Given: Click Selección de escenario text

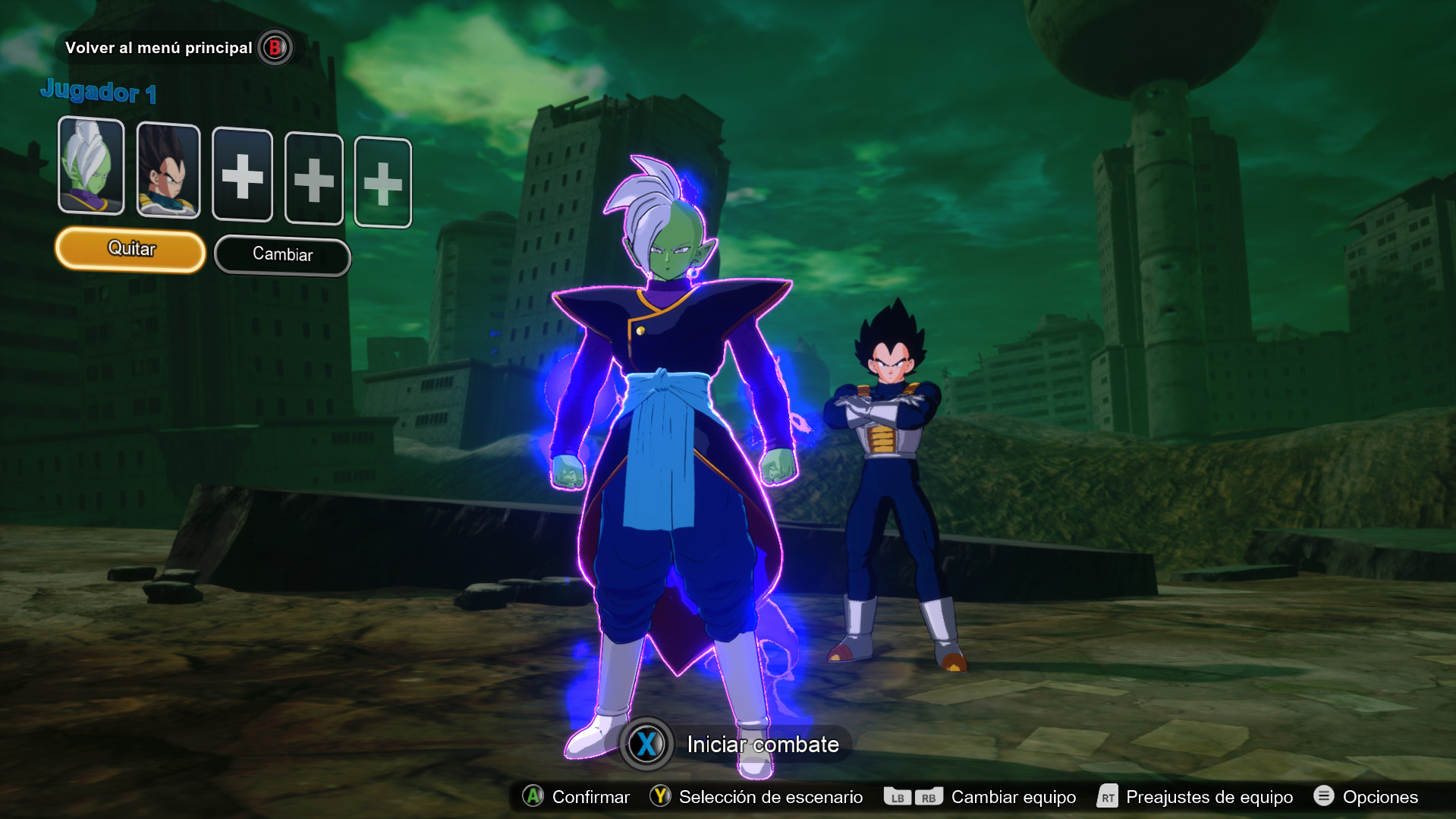Looking at the screenshot, I should [770, 797].
